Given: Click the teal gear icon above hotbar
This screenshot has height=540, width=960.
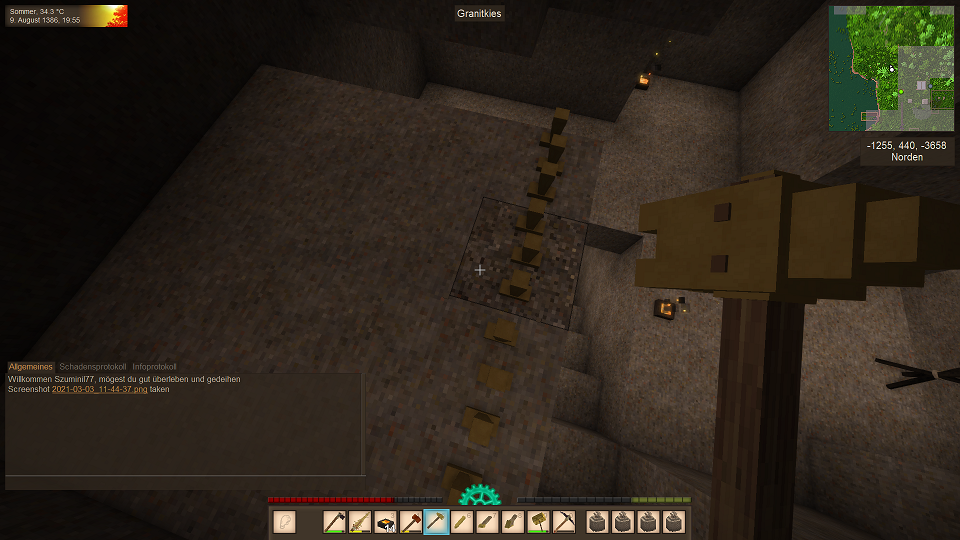Looking at the screenshot, I should click(479, 495).
